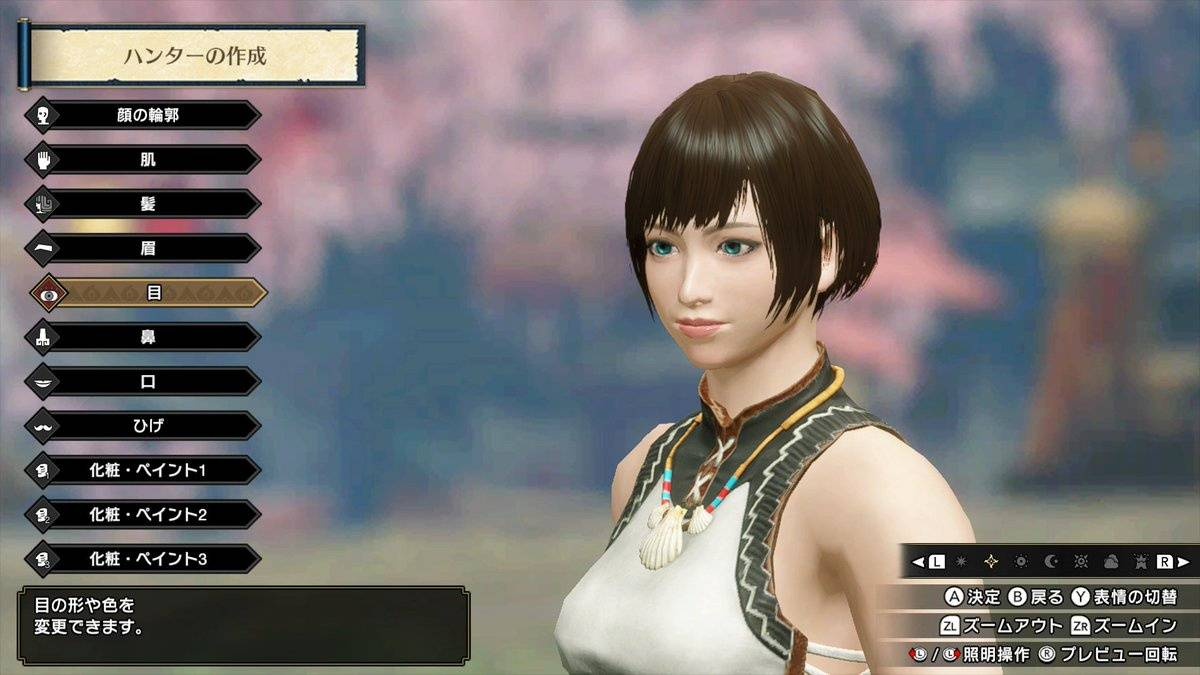
Task: Select the ひげ facial hair option
Action: click(x=147, y=426)
